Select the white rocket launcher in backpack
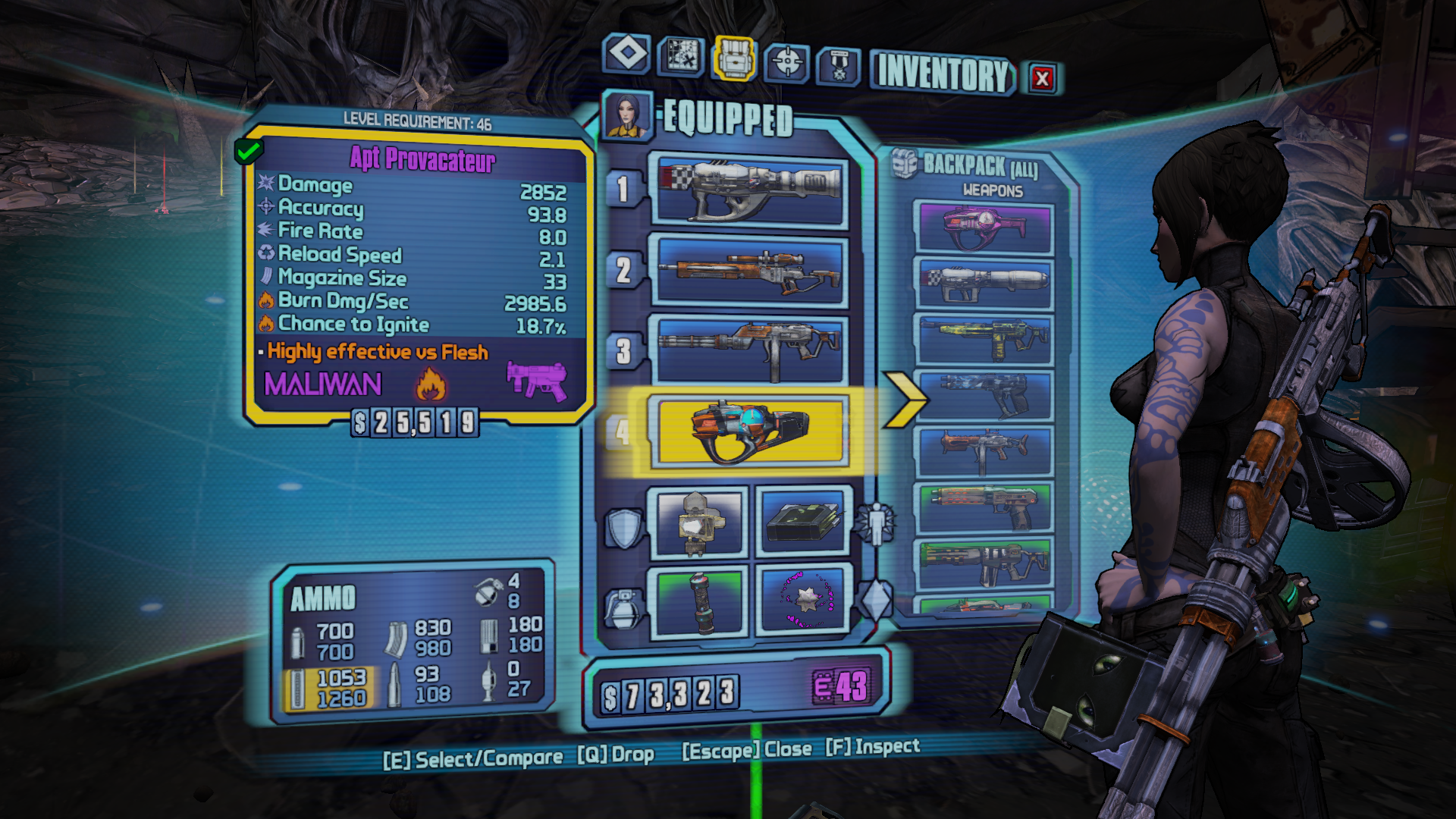The width and height of the screenshot is (1456, 819). pyautogui.click(x=984, y=284)
